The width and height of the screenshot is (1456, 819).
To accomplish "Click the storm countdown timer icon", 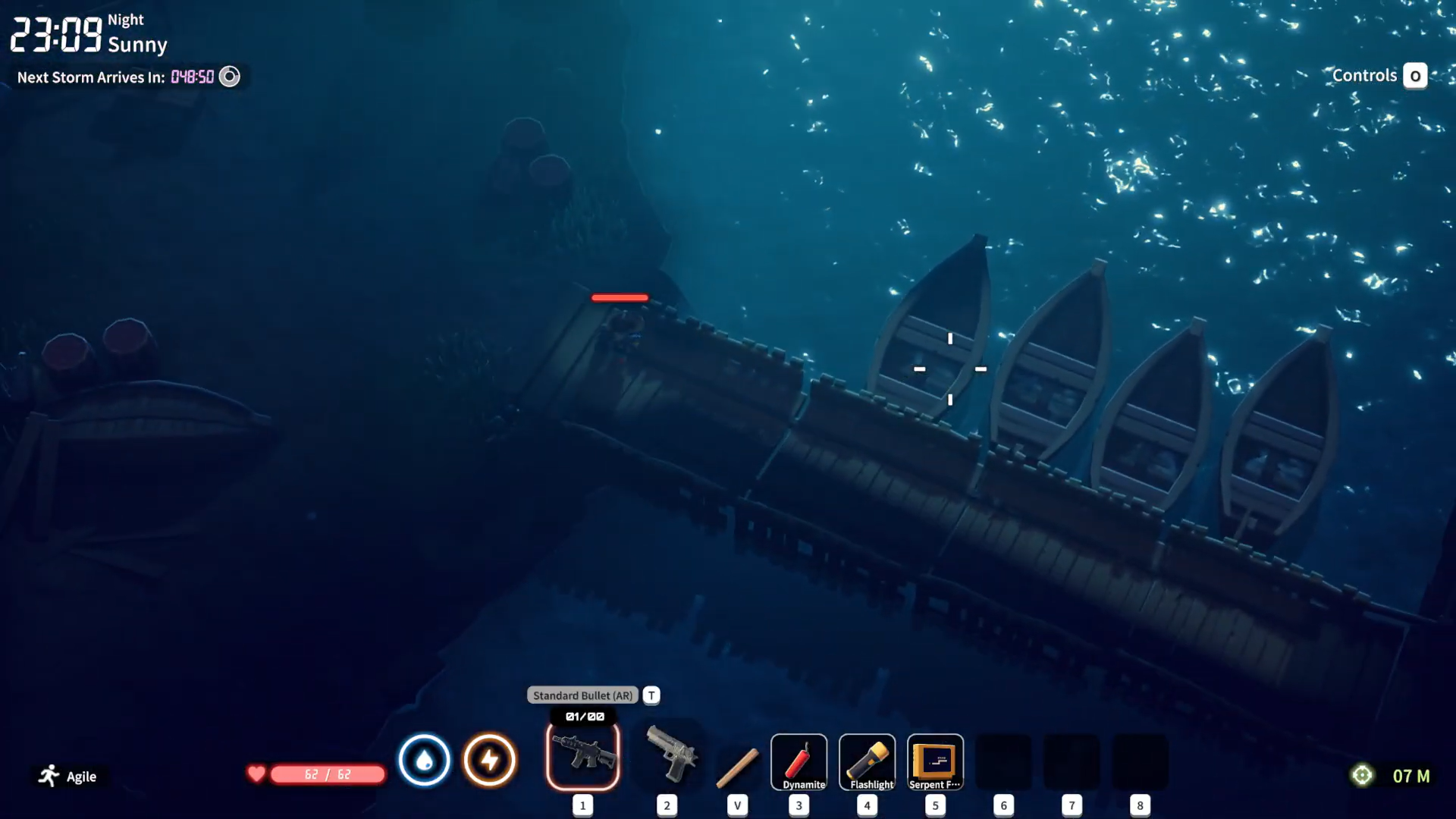I will click(x=229, y=76).
